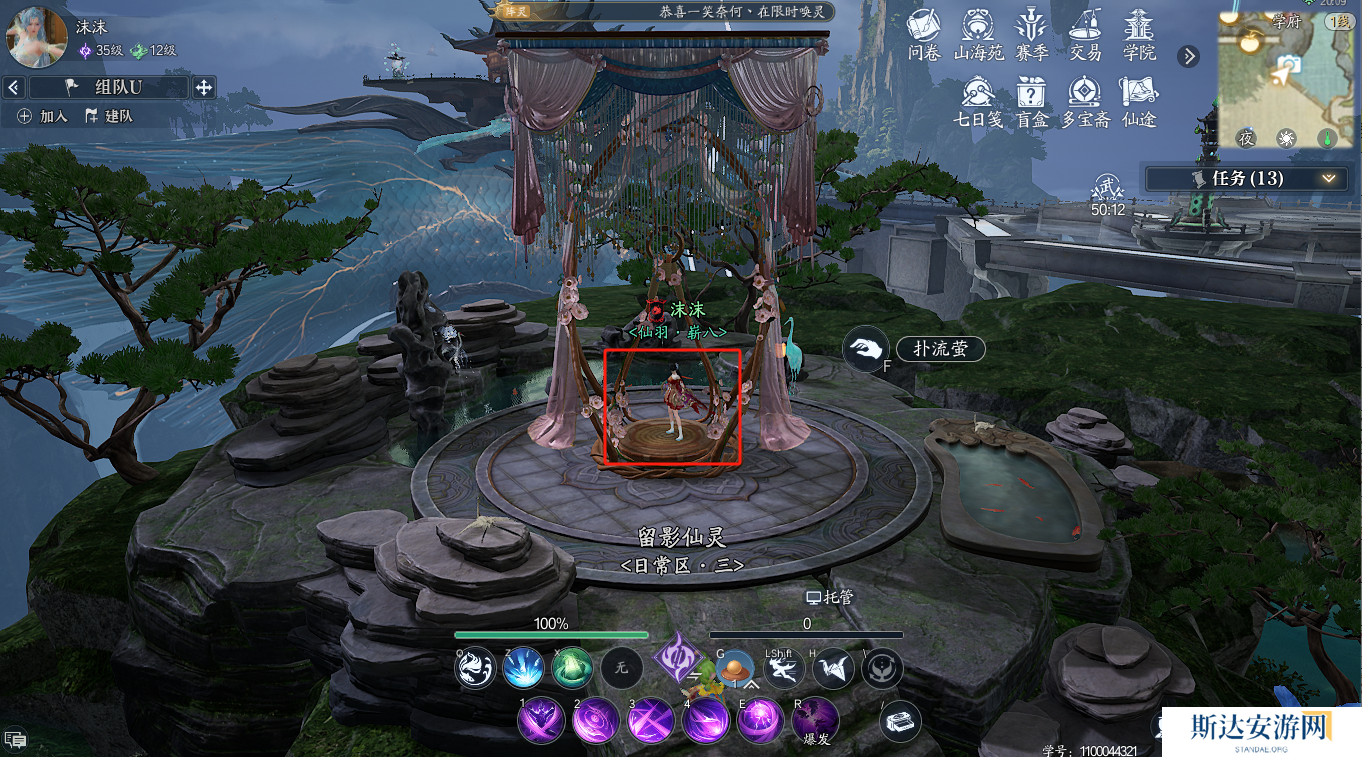Activate the 爆发 burst skill
The image size is (1362, 757).
point(816,720)
